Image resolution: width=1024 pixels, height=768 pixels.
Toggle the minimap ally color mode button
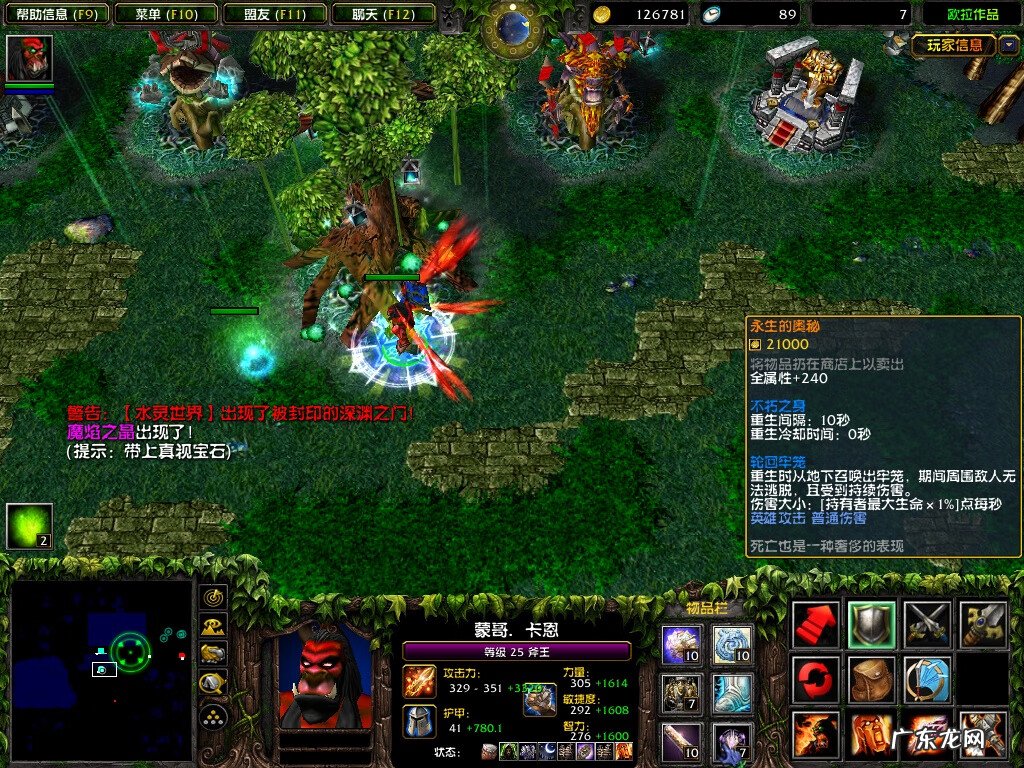(213, 654)
